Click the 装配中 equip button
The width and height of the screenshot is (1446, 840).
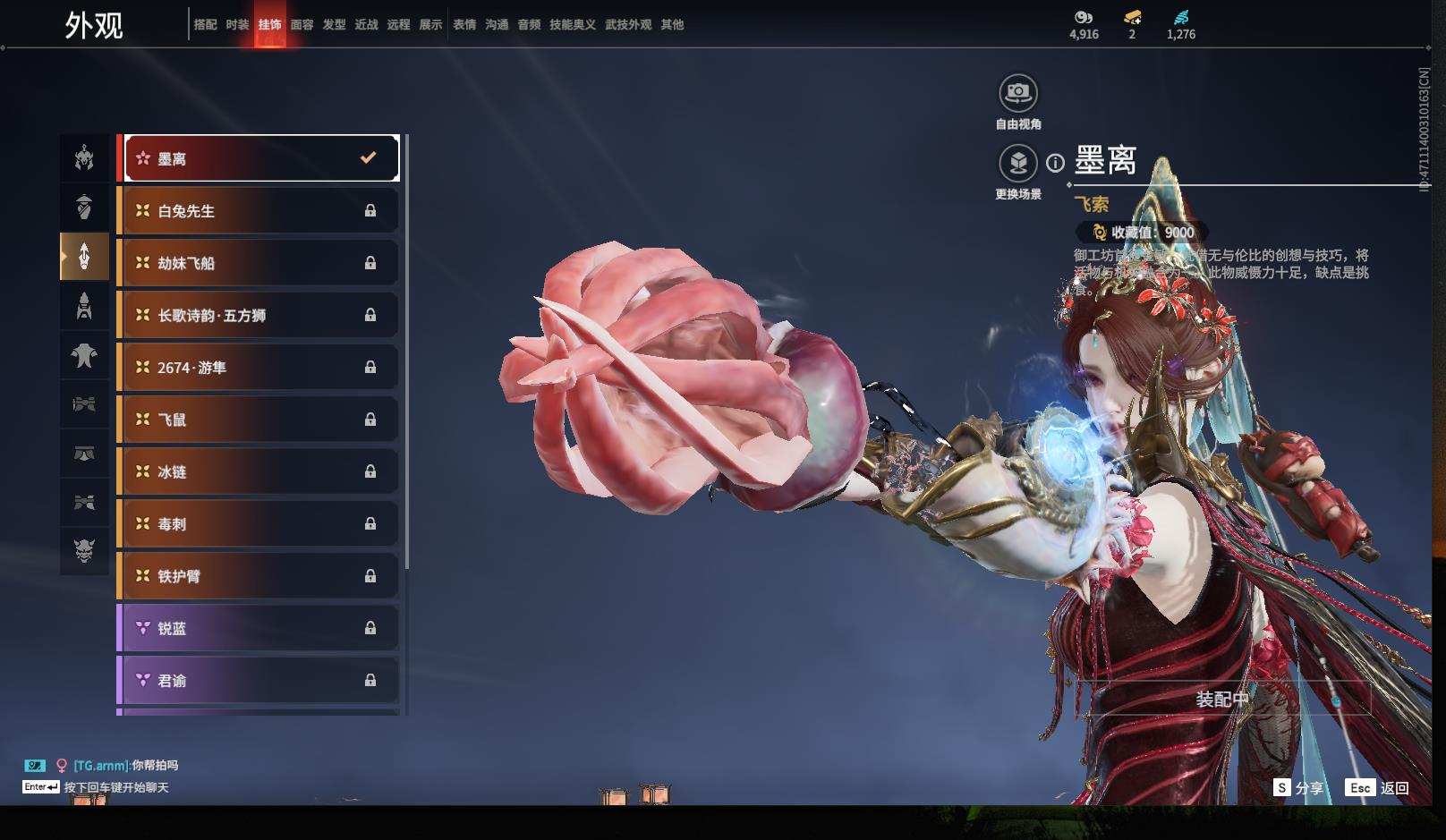pos(1222,699)
